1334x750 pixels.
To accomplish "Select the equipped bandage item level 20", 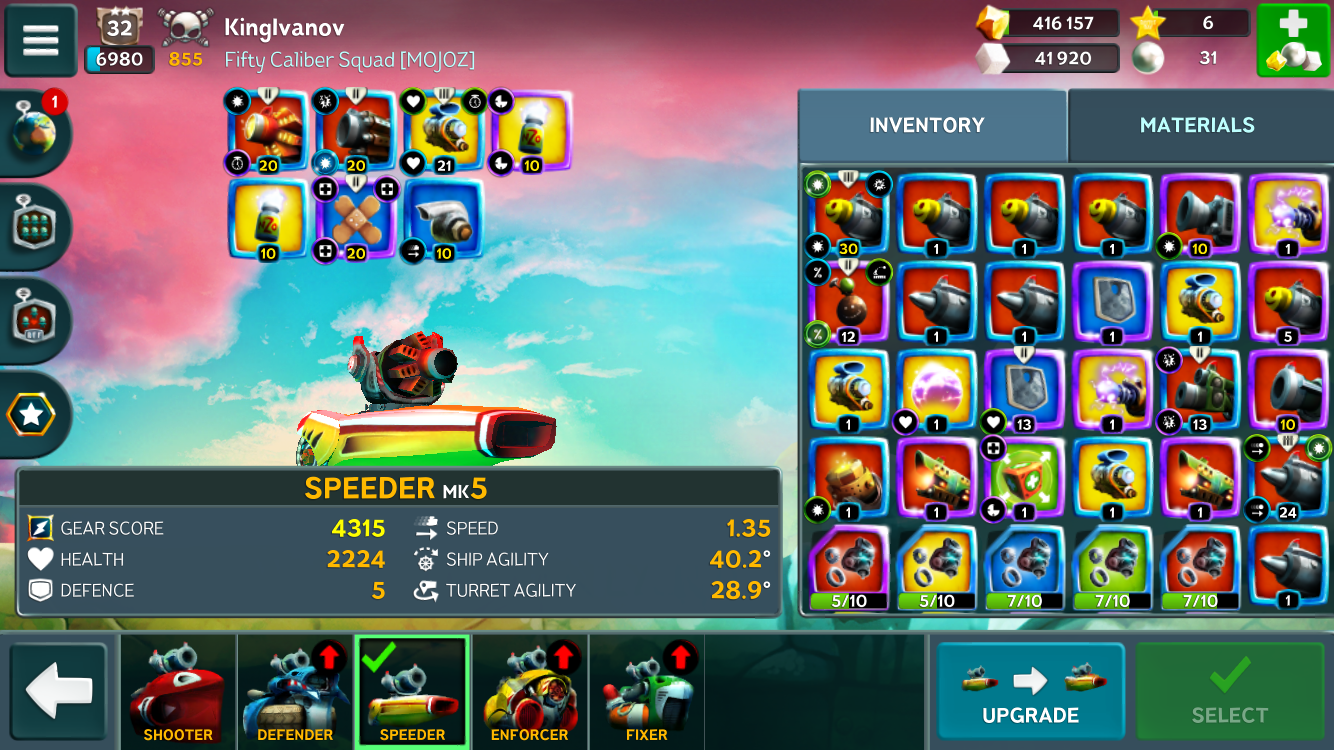I will click(355, 219).
